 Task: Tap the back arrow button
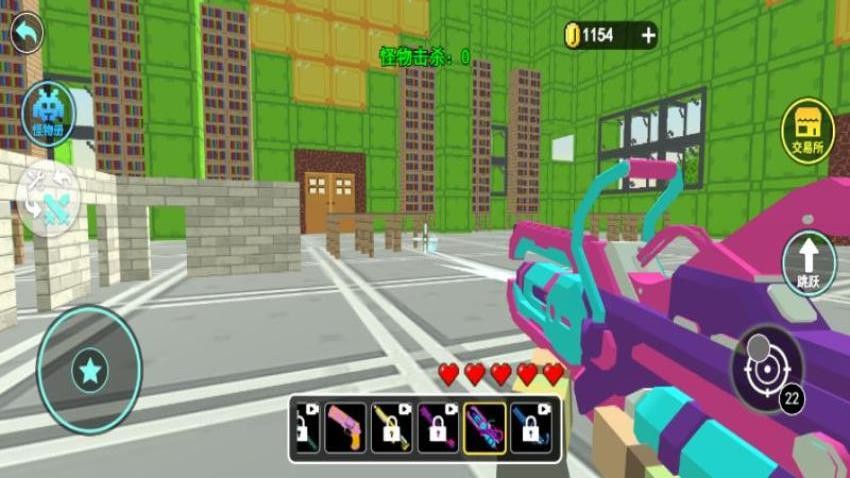click(x=27, y=35)
